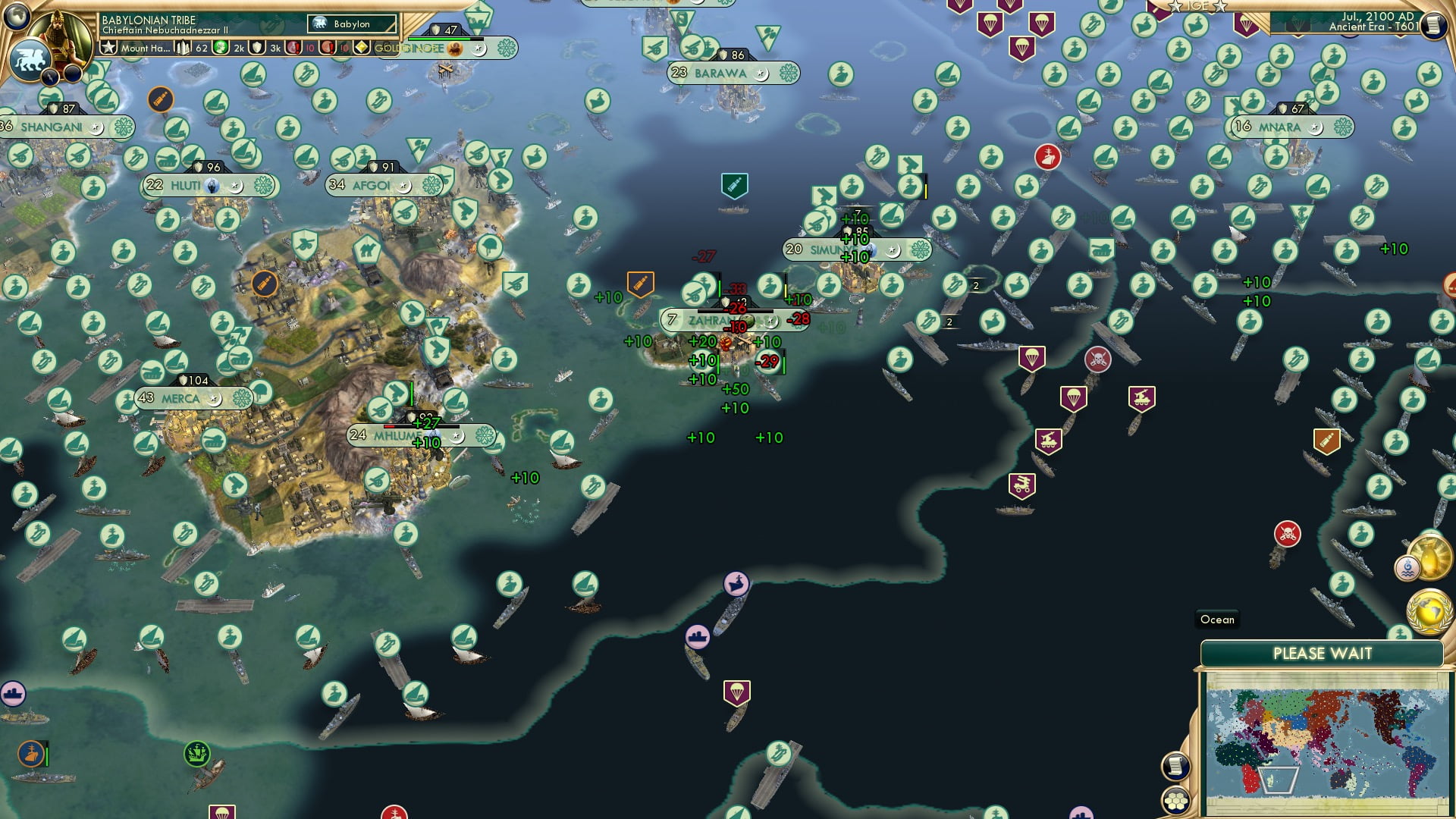The height and width of the screenshot is (819, 1456).
Task: Toggle the snowflake icon on MERCA's city banner
Action: click(x=240, y=397)
